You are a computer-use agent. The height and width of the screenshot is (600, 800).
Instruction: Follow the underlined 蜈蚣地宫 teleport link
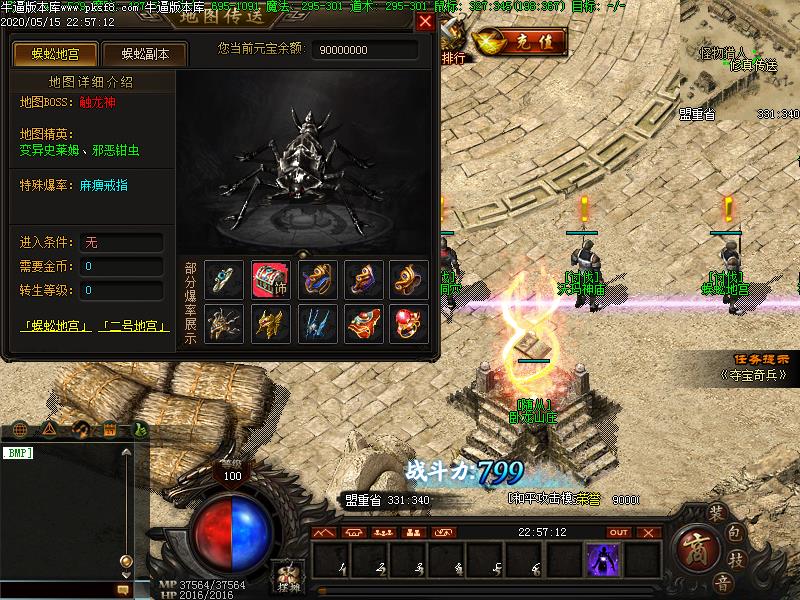point(55,327)
